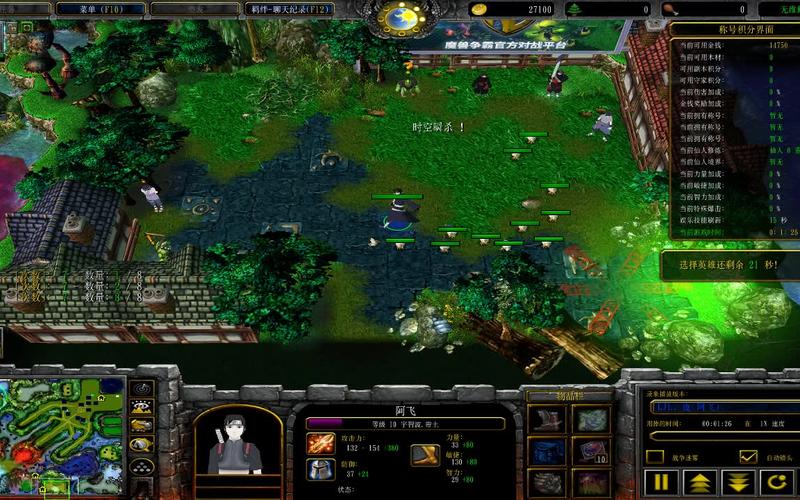Increase the replay speed
The width and height of the screenshot is (800, 500).
pos(700,482)
